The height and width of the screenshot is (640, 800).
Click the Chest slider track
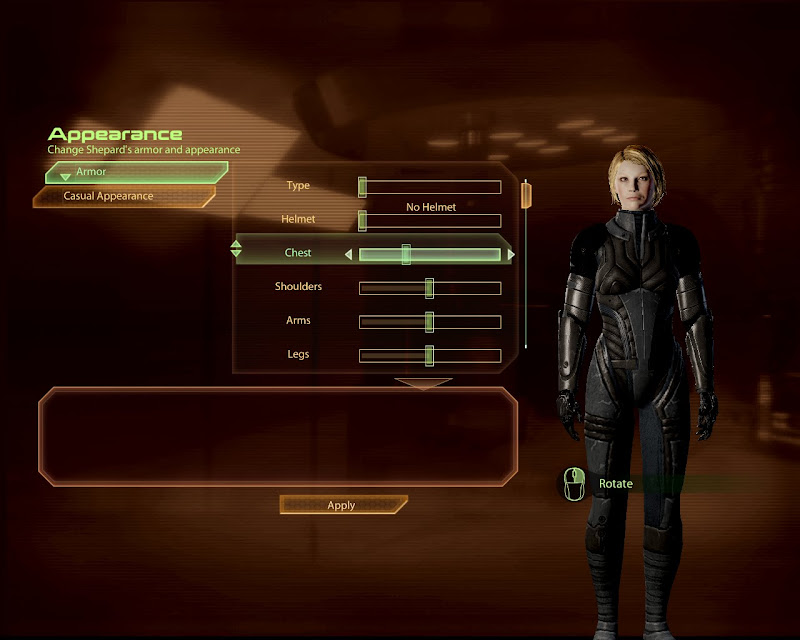(430, 255)
